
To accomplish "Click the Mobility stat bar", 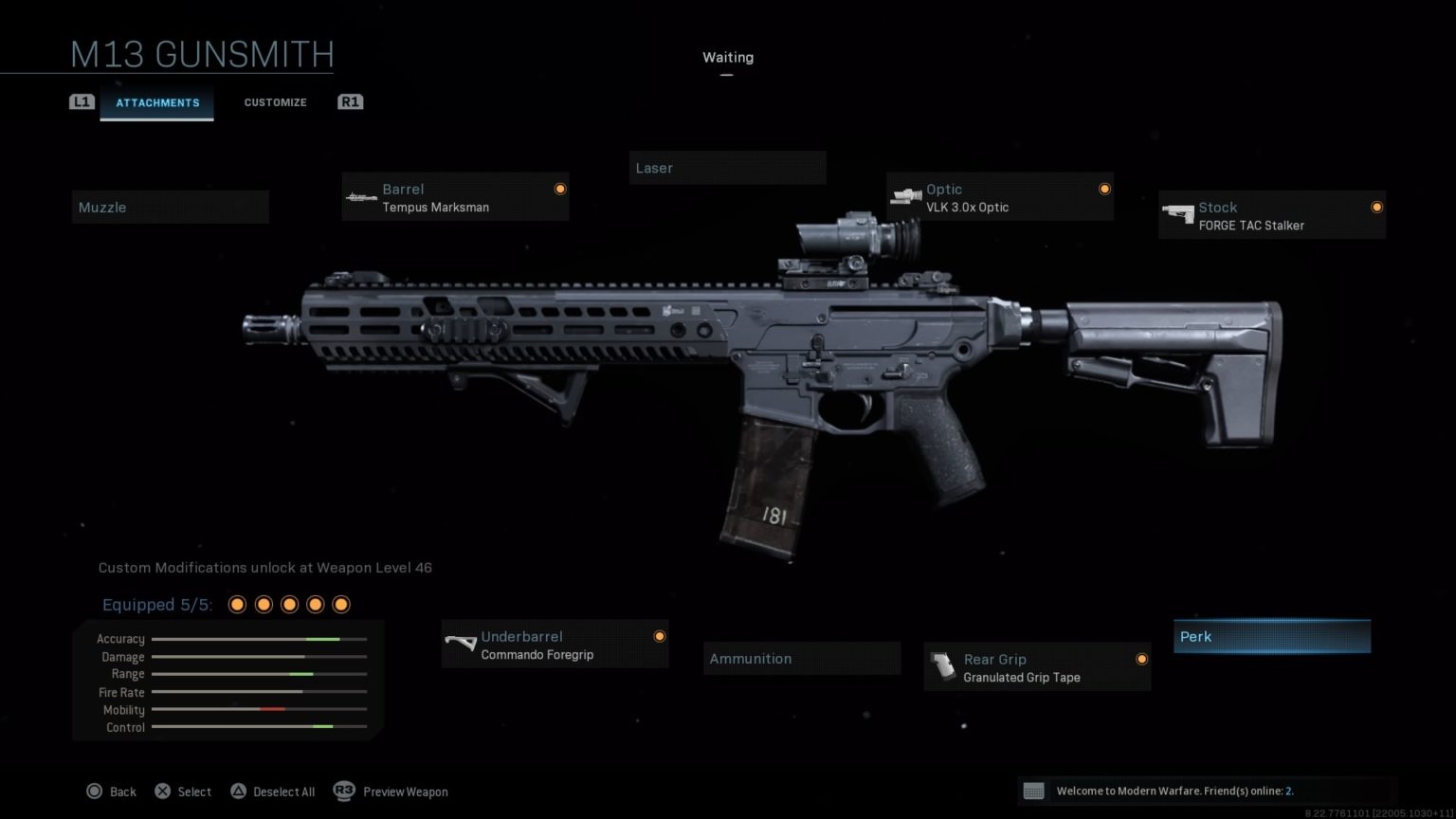I will pyautogui.click(x=258, y=709).
